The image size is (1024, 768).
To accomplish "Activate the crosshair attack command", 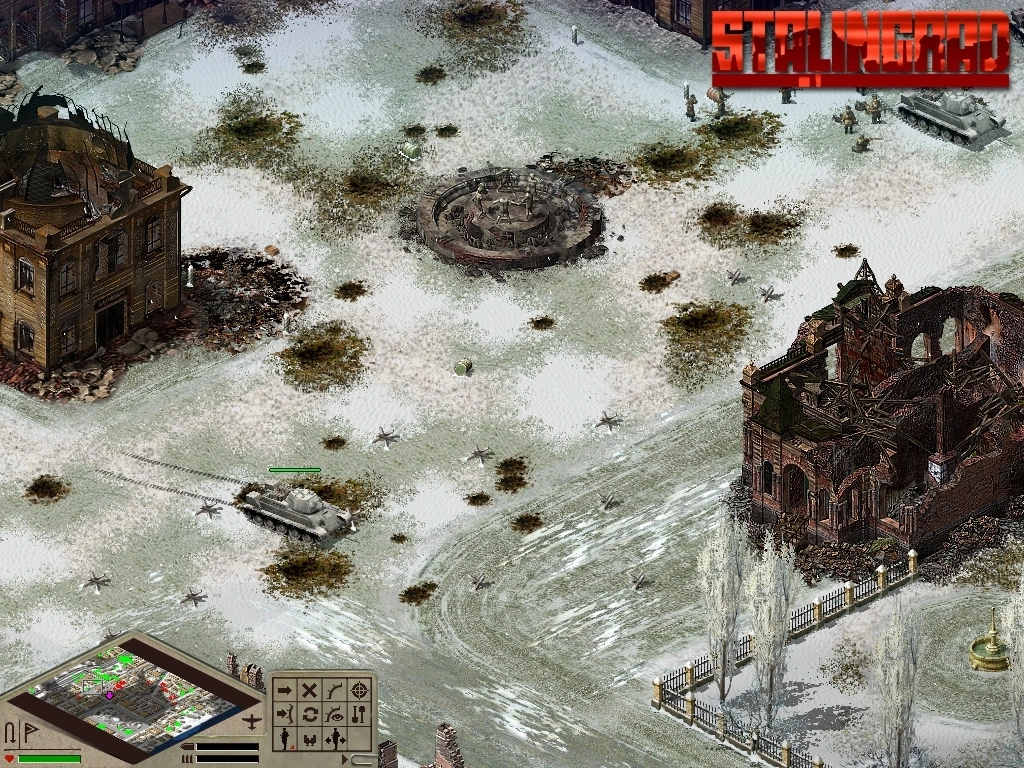I will (360, 690).
